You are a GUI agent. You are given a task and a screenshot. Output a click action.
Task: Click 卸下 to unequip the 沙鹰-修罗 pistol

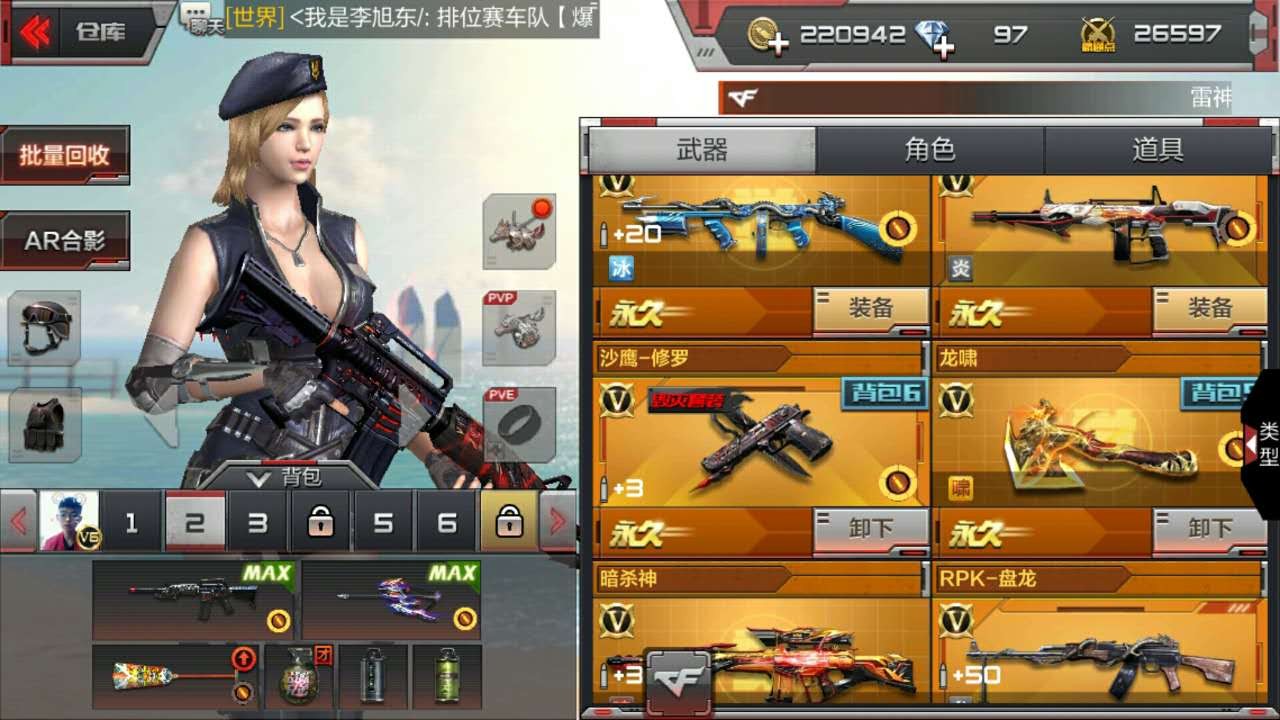[x=873, y=528]
